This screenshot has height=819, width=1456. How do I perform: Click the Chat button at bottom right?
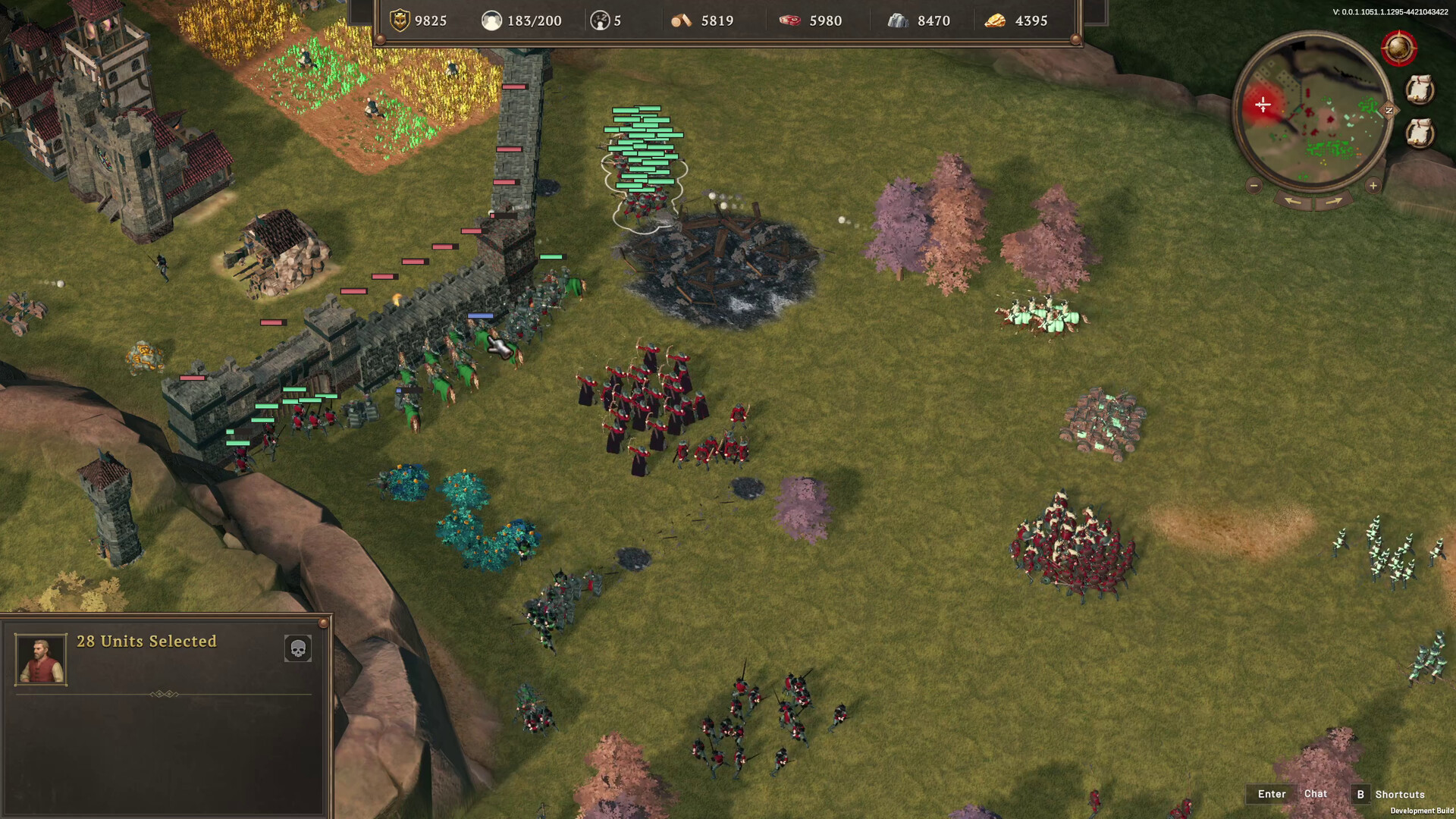tap(1316, 794)
